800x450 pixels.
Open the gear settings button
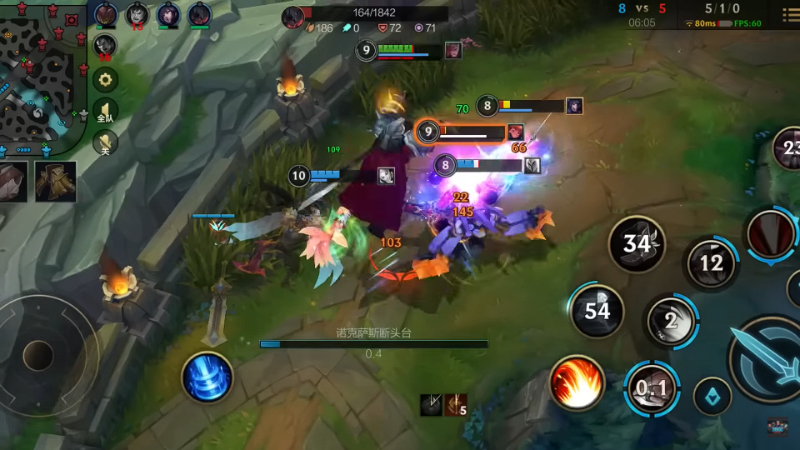coord(105,80)
